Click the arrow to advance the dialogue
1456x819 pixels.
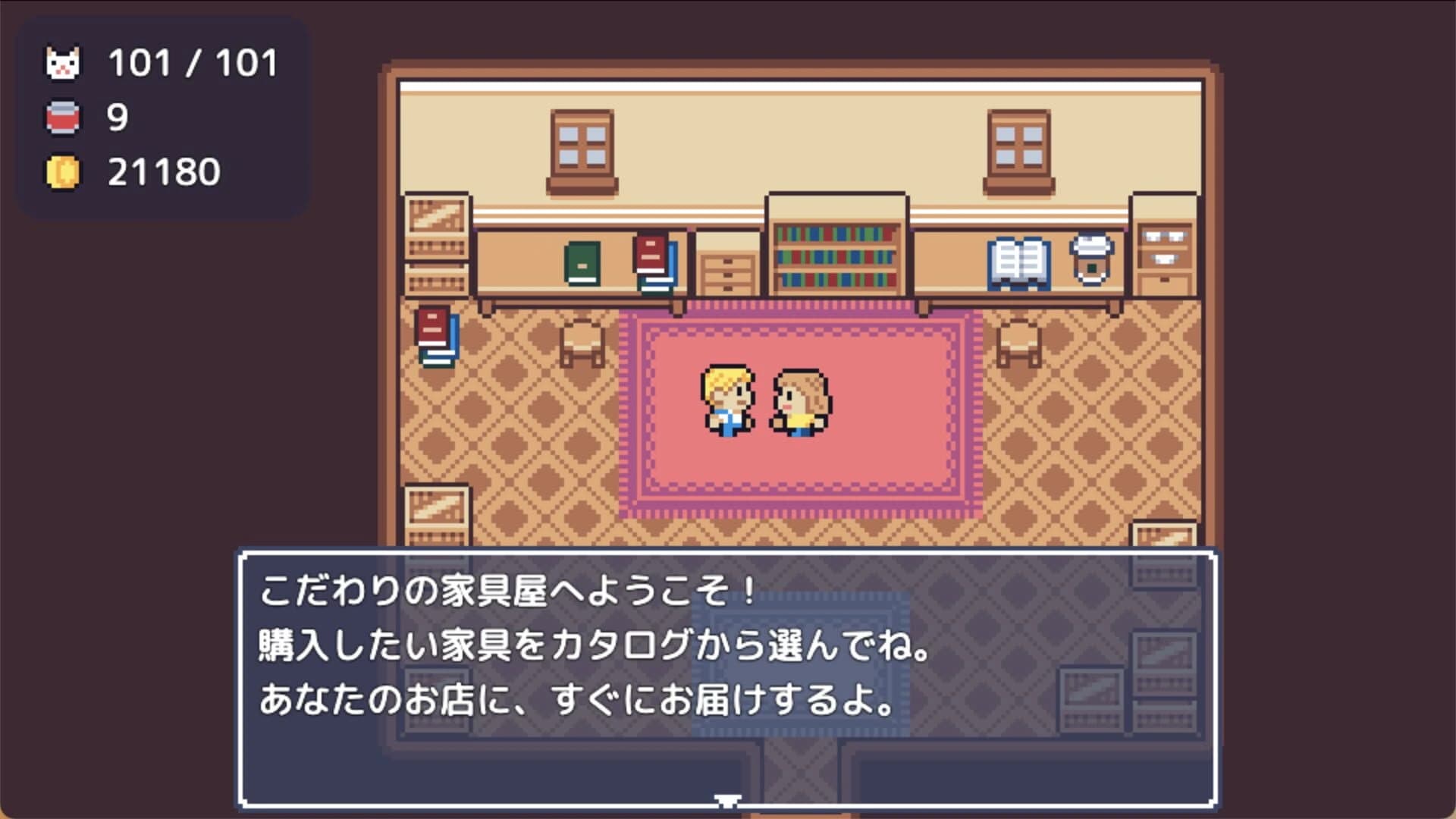726,797
